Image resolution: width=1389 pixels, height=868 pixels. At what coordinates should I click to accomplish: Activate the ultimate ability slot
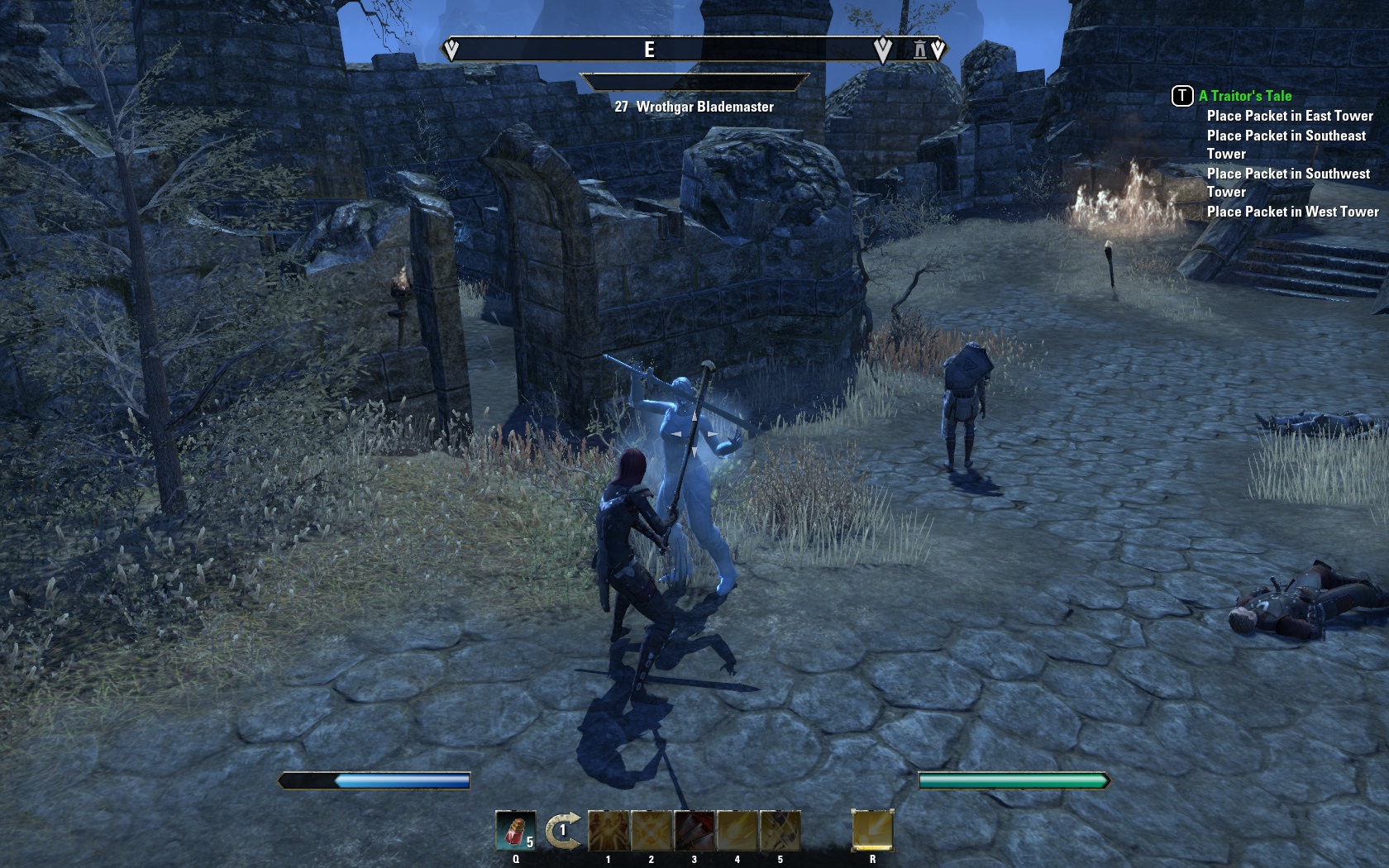coord(872,831)
